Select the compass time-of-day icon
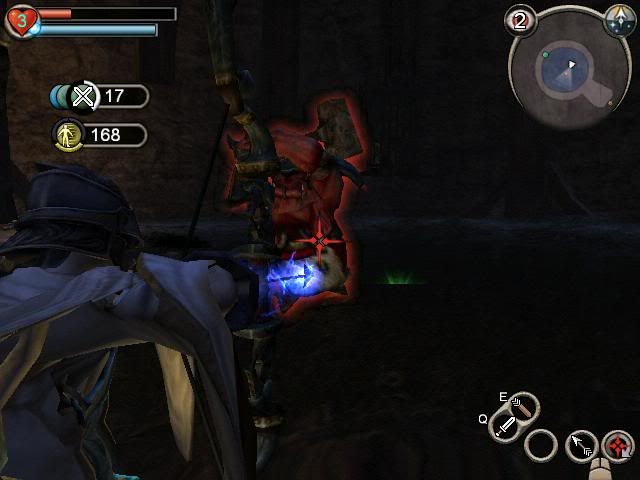The image size is (640, 480). pyautogui.click(x=616, y=18)
